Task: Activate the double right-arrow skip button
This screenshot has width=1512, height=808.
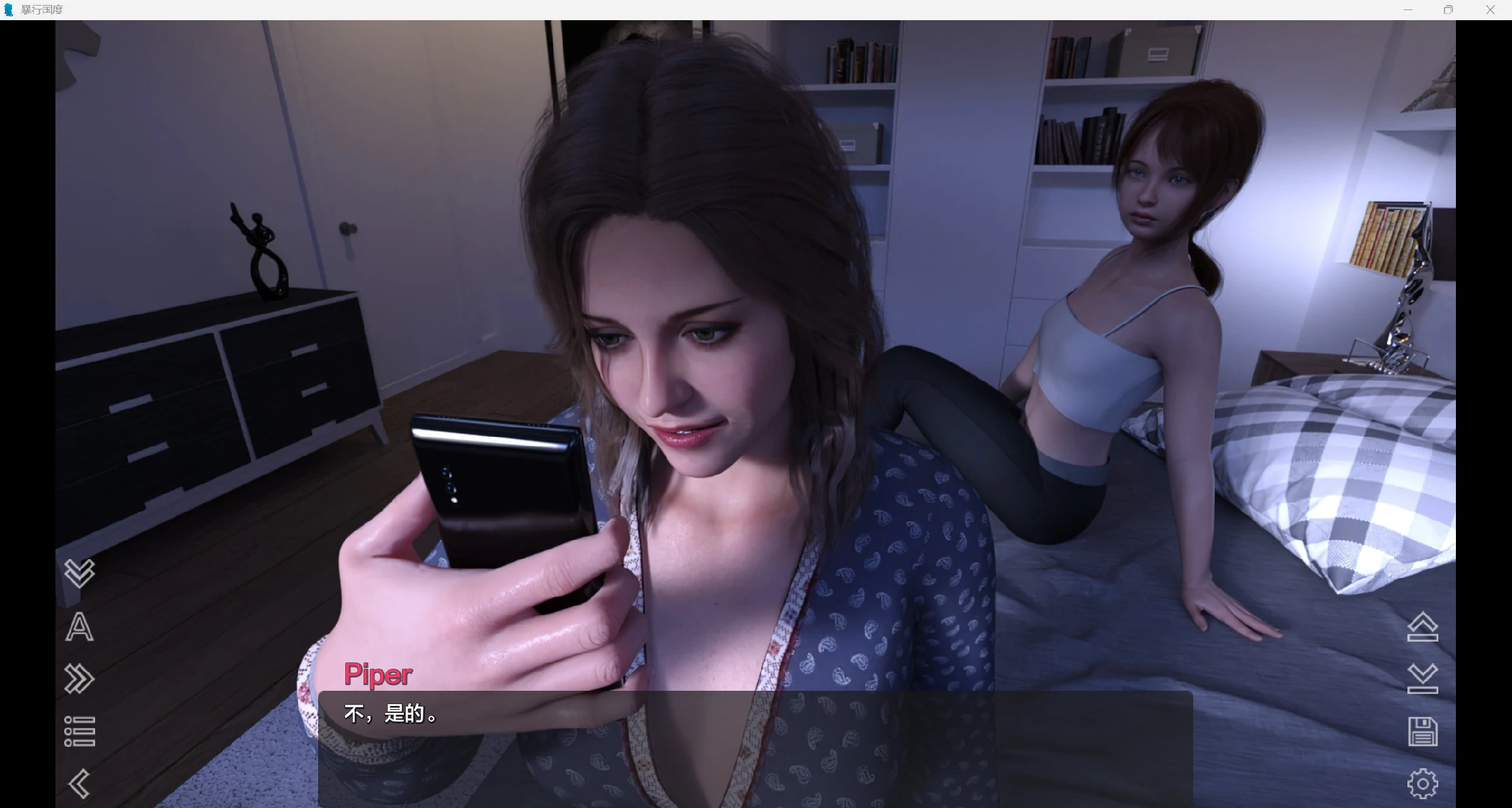Action: click(79, 679)
